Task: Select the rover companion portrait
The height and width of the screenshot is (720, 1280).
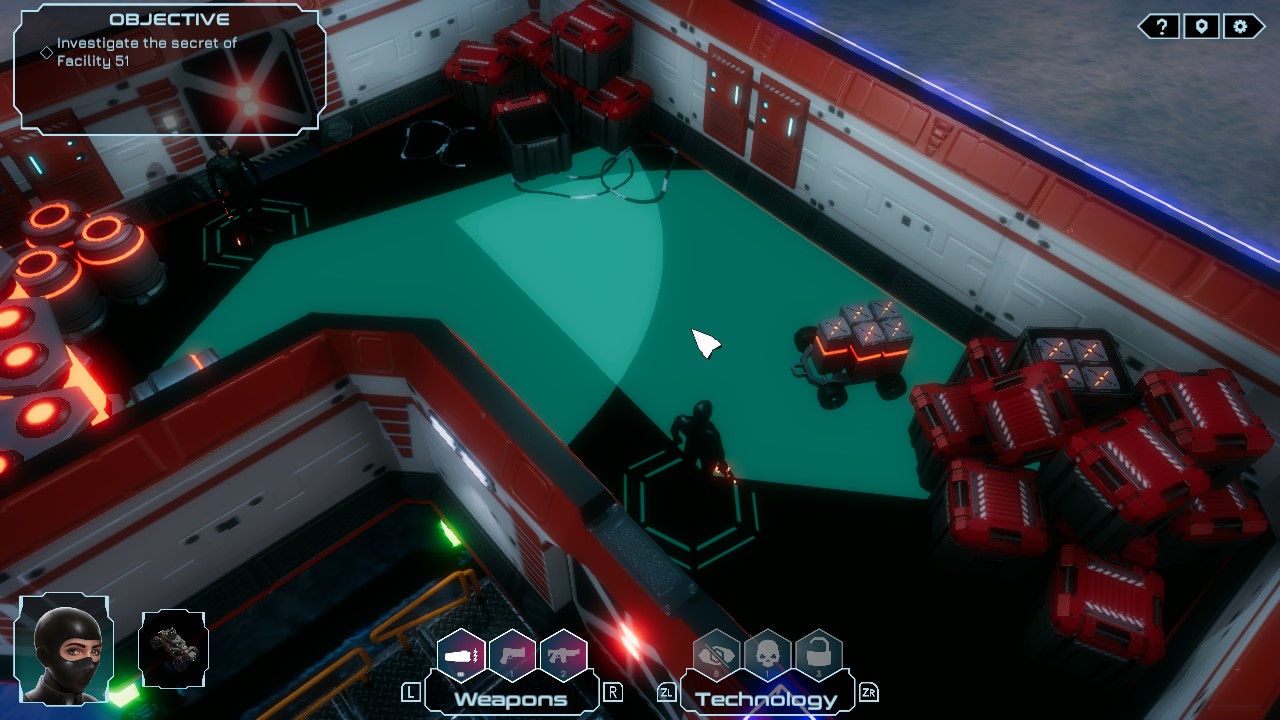Action: tap(172, 650)
